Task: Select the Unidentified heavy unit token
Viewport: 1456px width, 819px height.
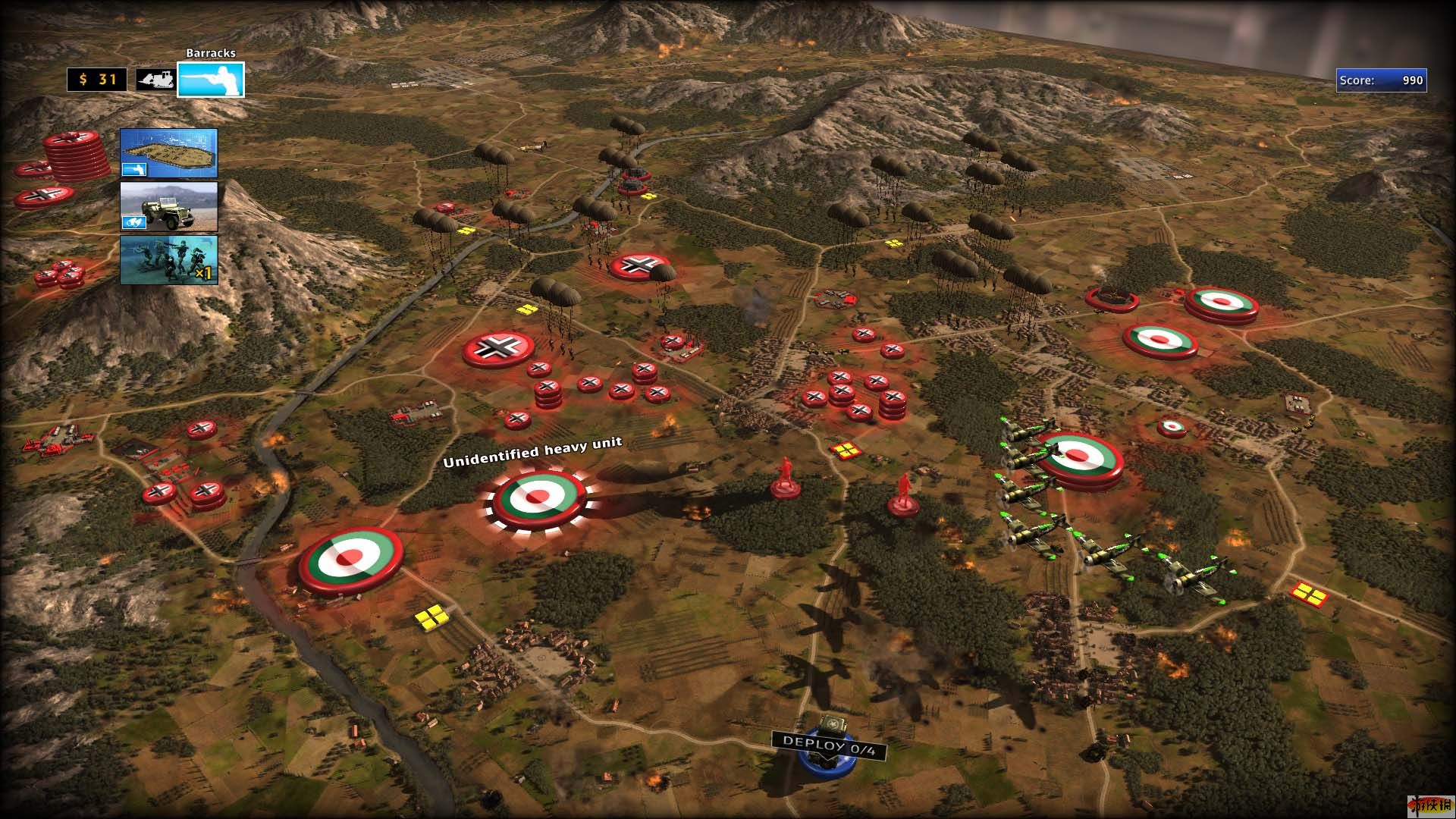Action: coord(538,498)
